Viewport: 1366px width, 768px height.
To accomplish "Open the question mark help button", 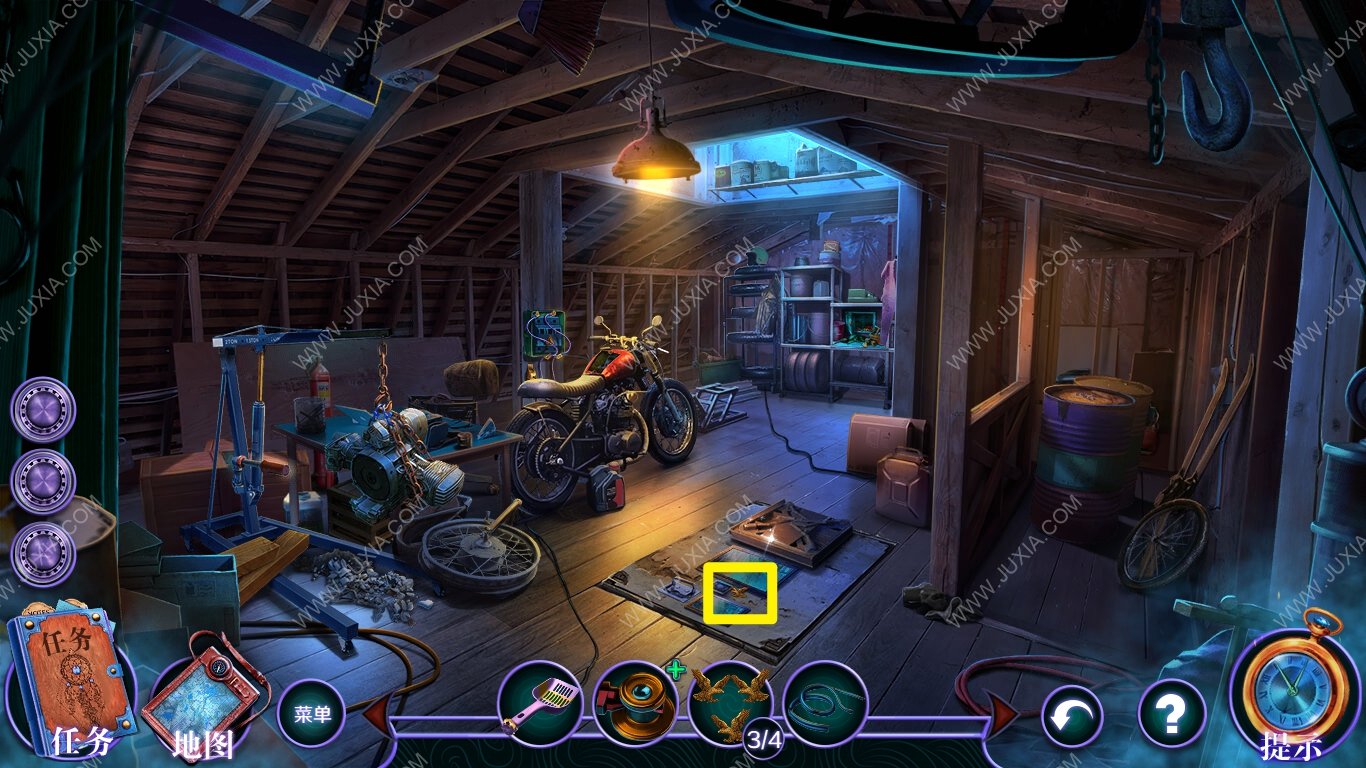I will point(1171,714).
